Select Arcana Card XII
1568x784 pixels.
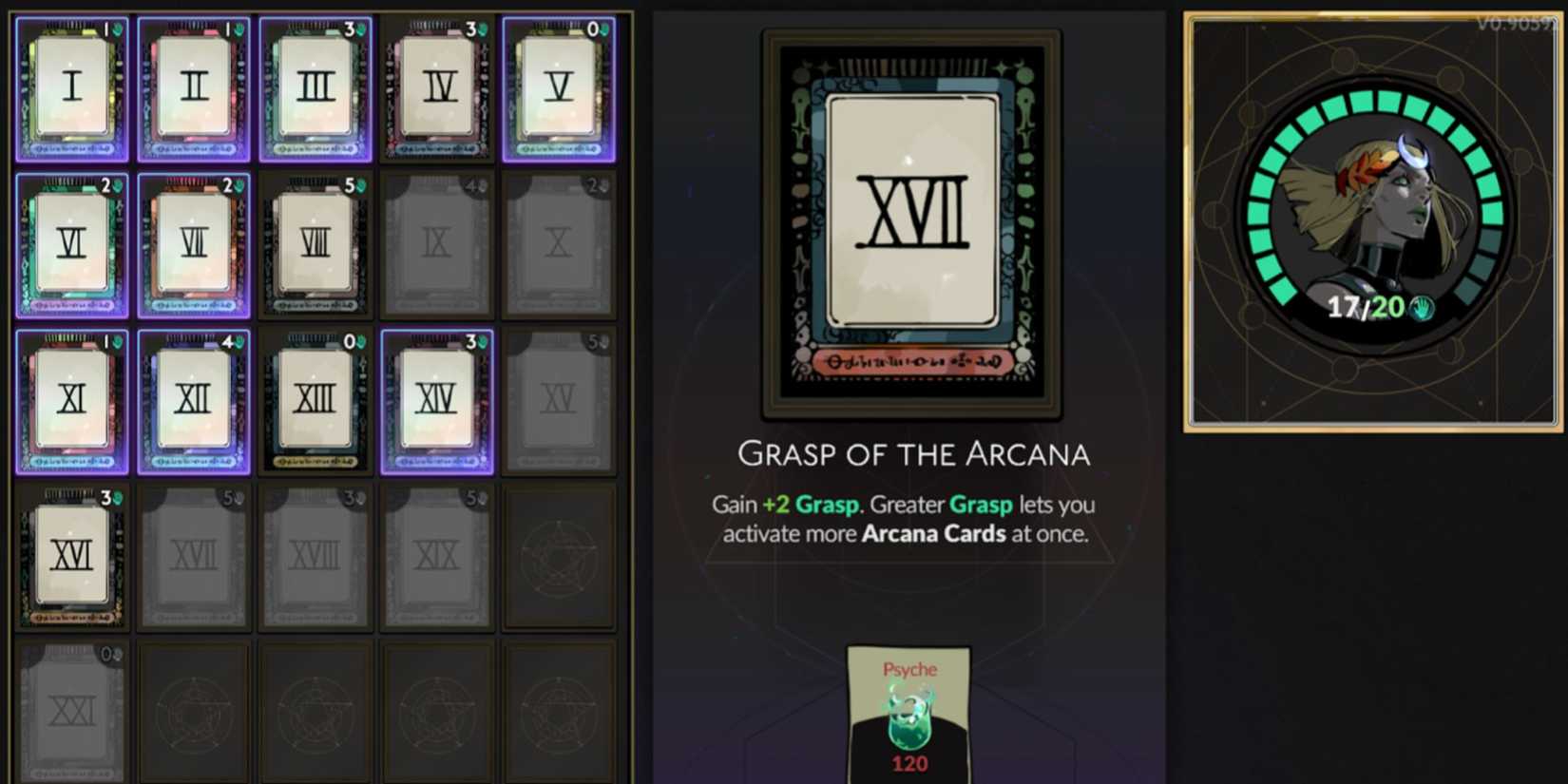194,399
